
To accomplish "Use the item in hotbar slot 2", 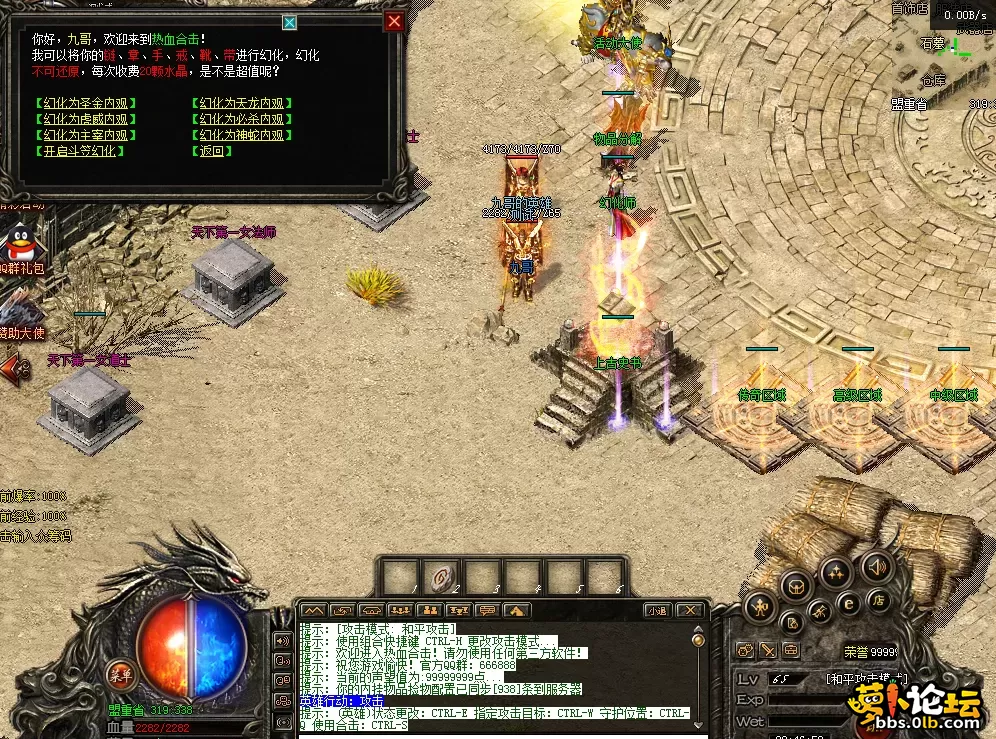I will tap(442, 578).
